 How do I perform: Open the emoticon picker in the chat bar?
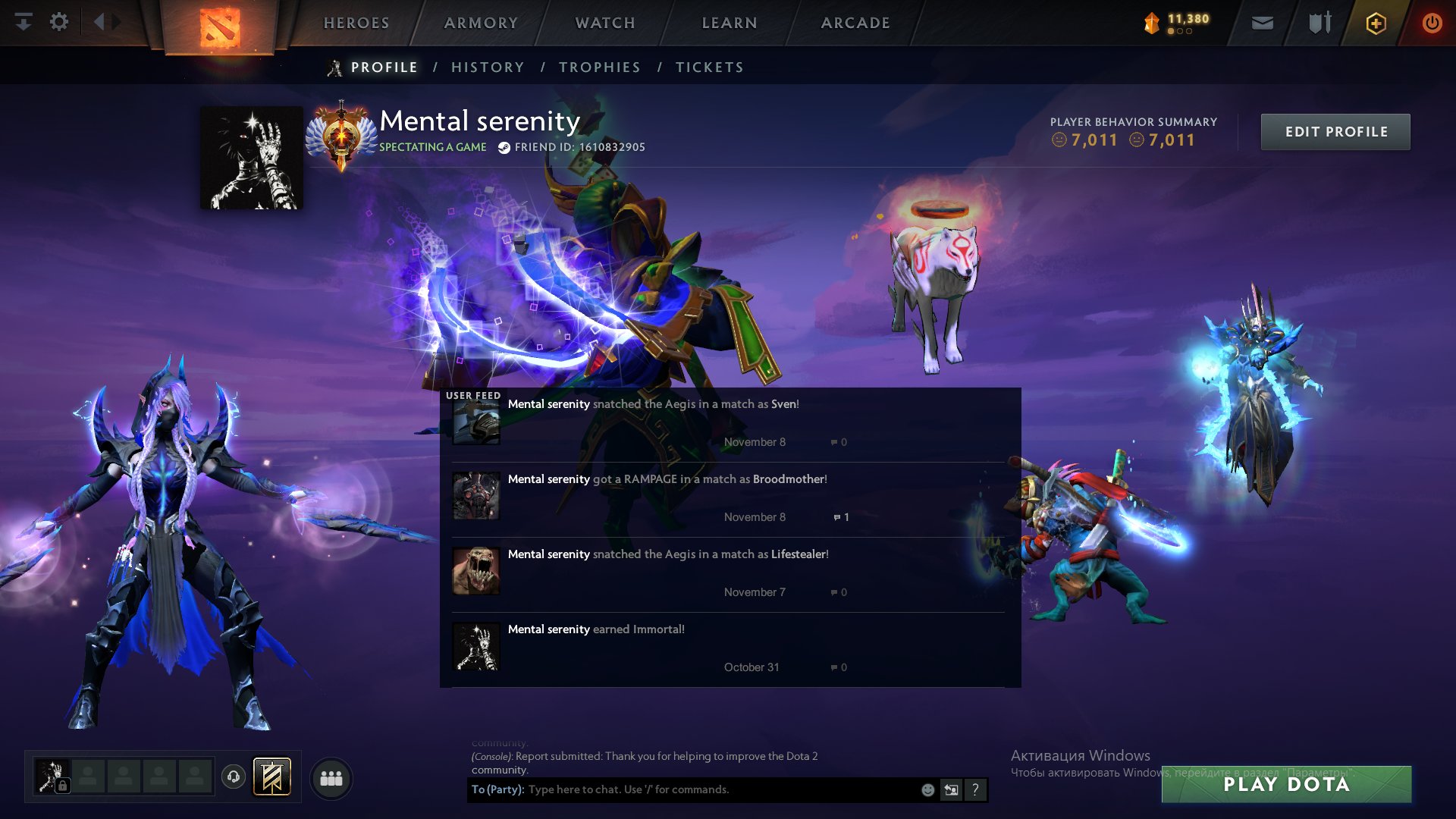[927, 789]
